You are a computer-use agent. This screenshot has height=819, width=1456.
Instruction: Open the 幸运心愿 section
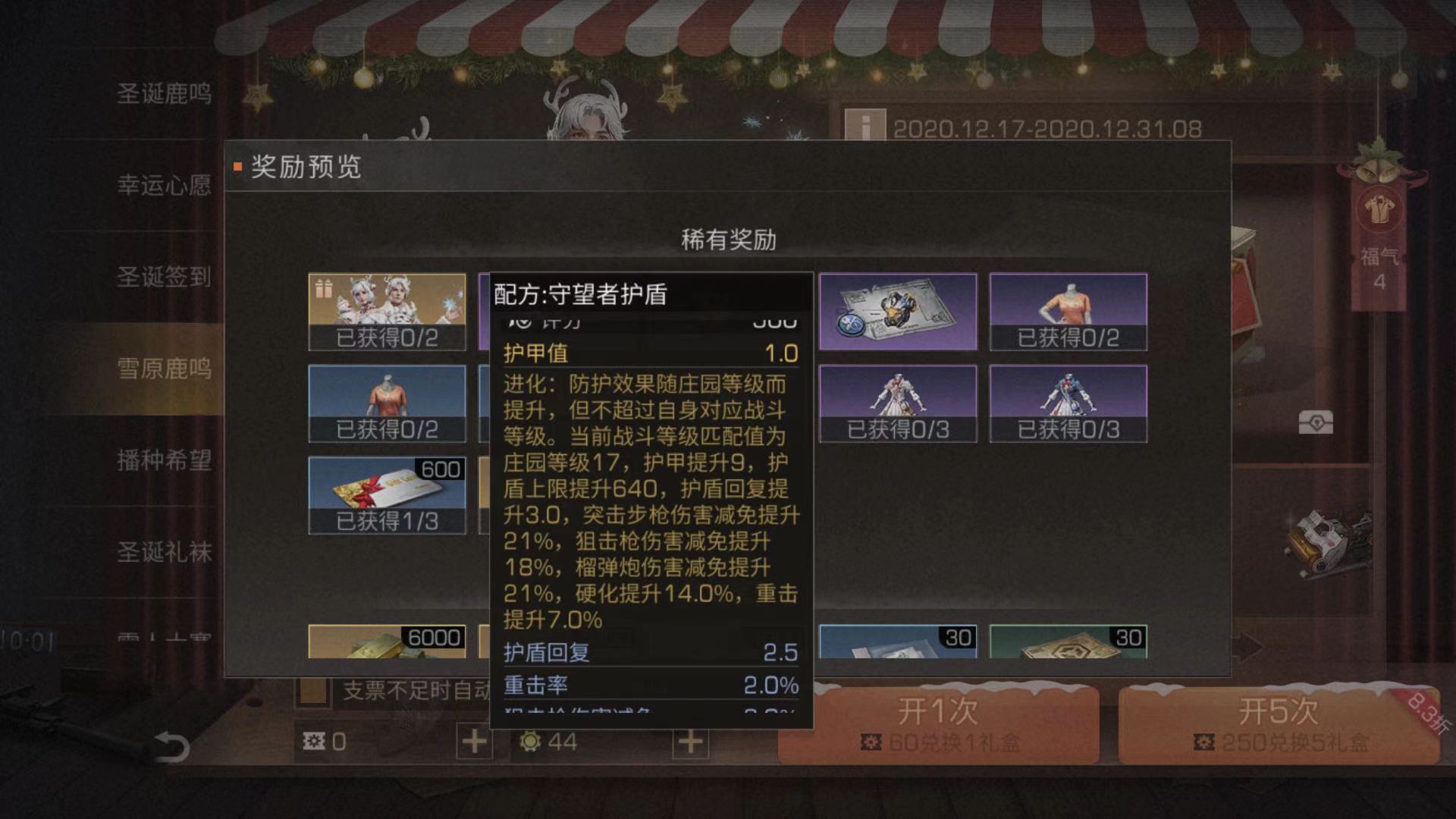coord(164,186)
